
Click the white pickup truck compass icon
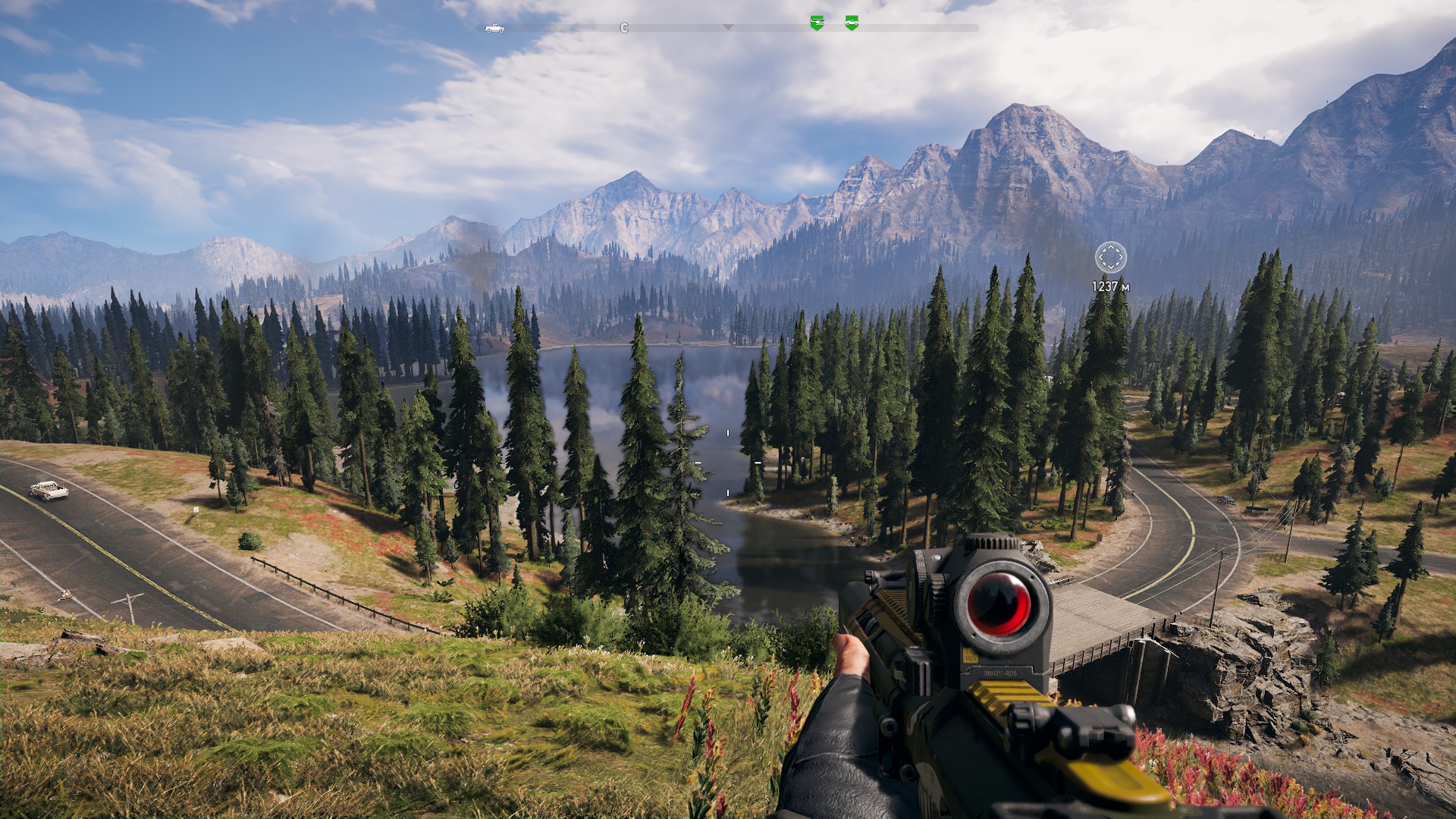coord(494,29)
